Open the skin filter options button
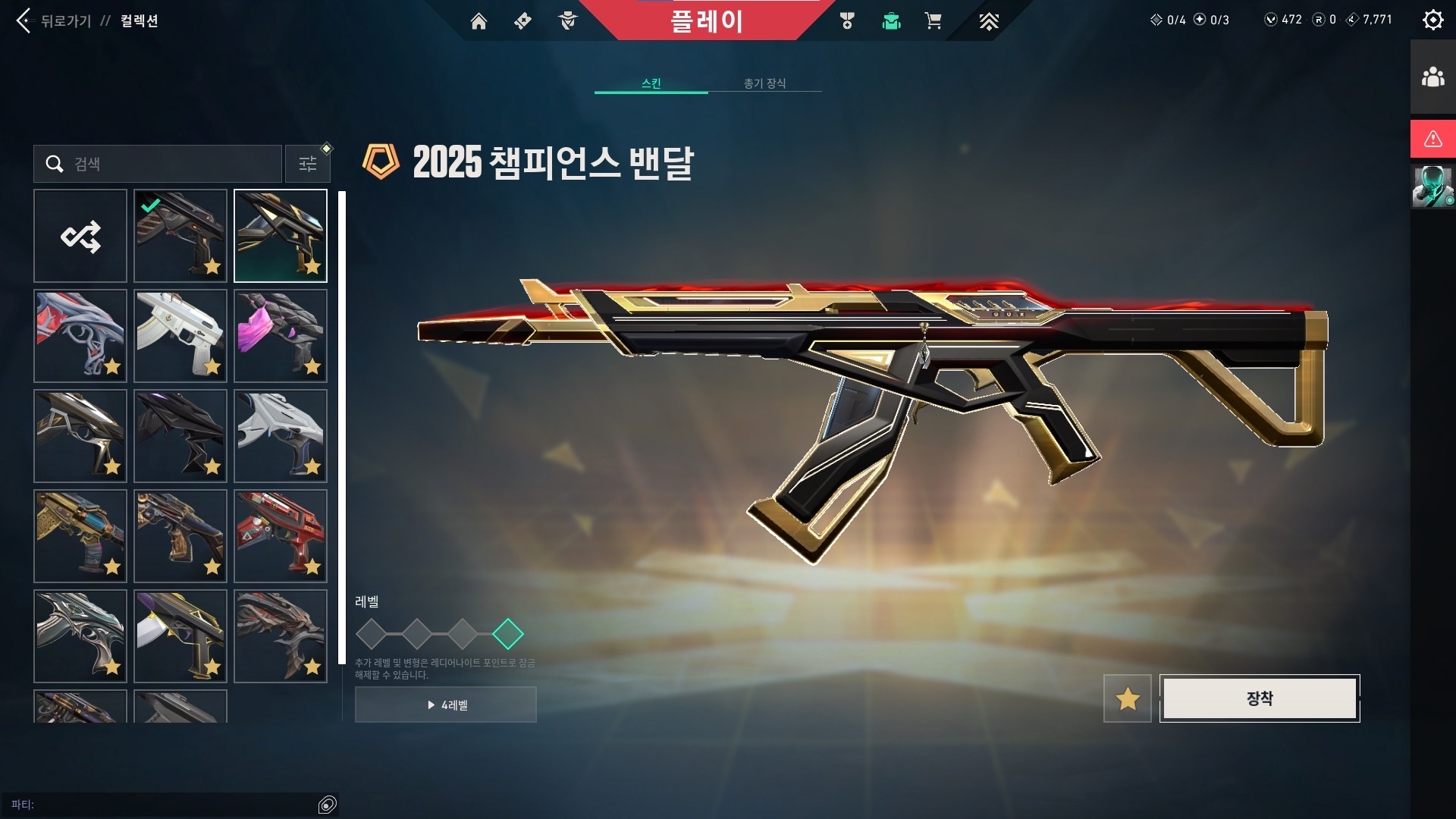 pyautogui.click(x=307, y=164)
